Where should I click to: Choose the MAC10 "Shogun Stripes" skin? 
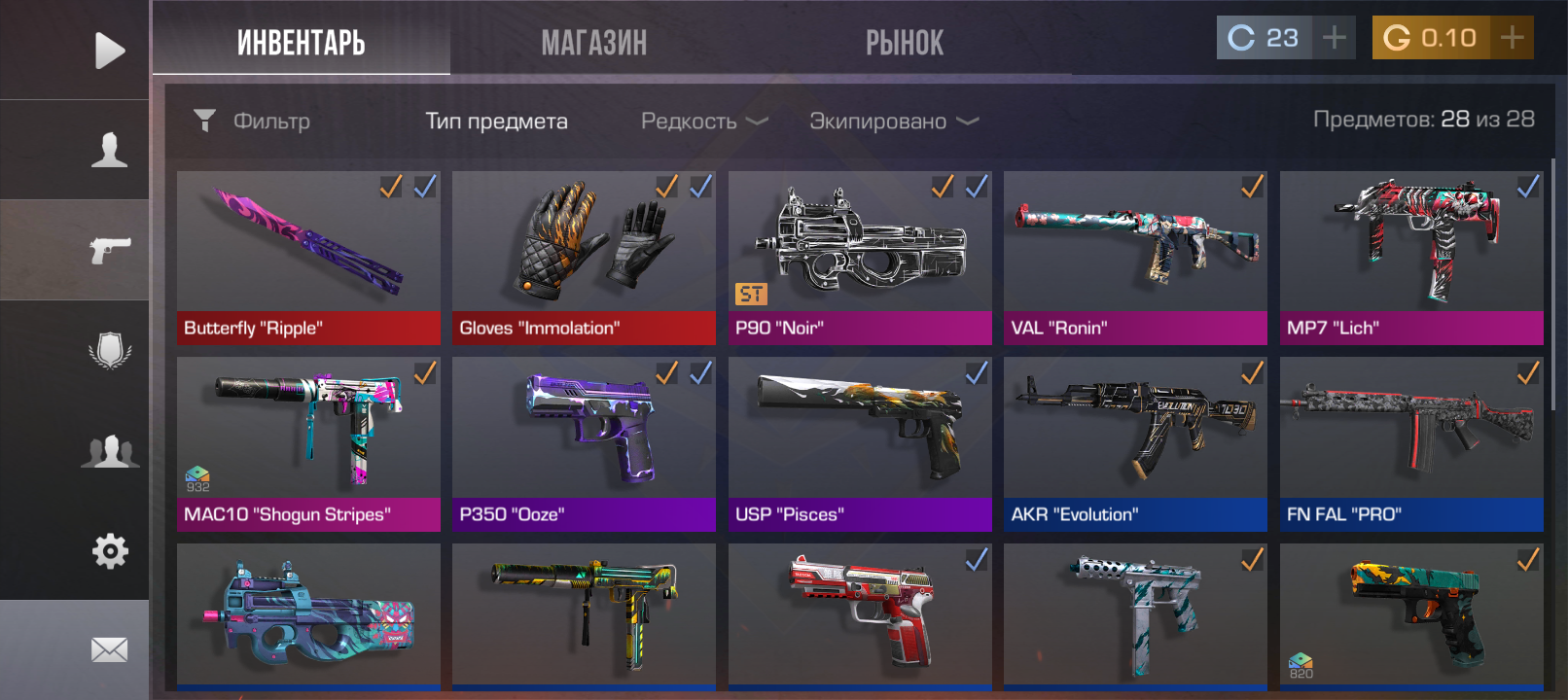click(x=308, y=443)
